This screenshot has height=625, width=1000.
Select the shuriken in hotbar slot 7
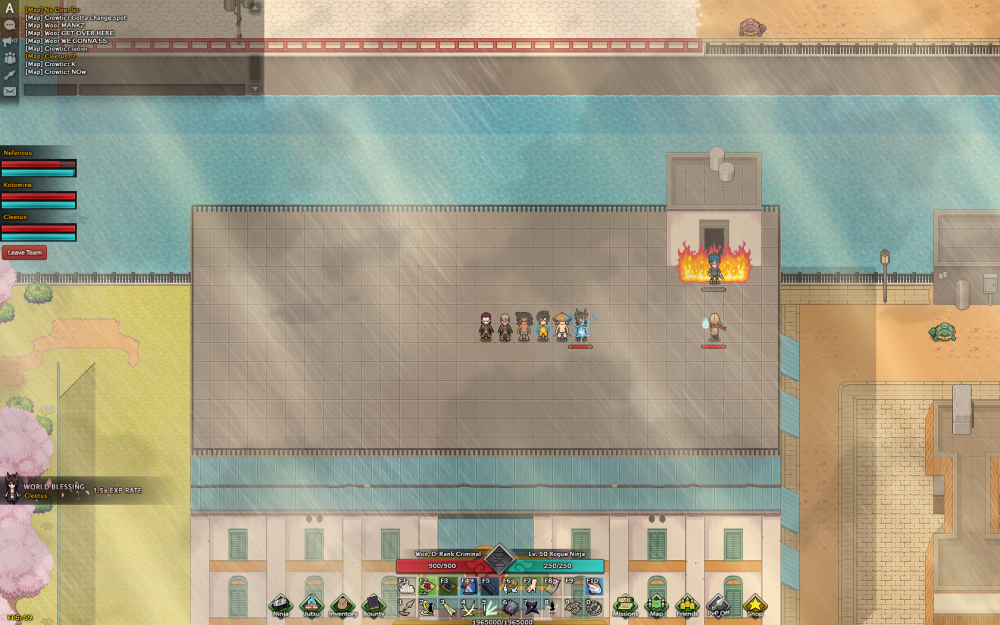click(532, 607)
